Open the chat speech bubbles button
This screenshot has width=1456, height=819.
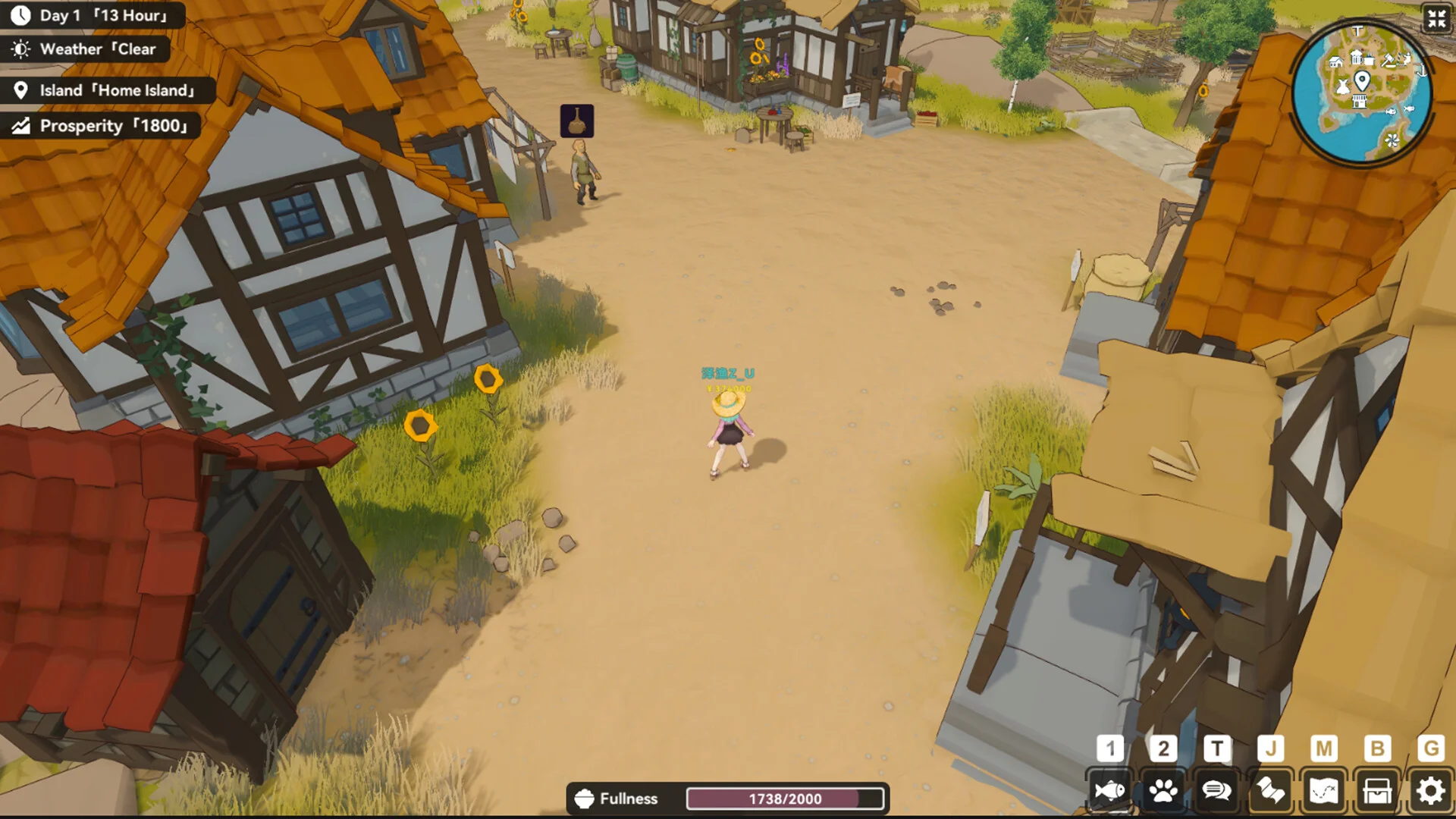coord(1216,791)
